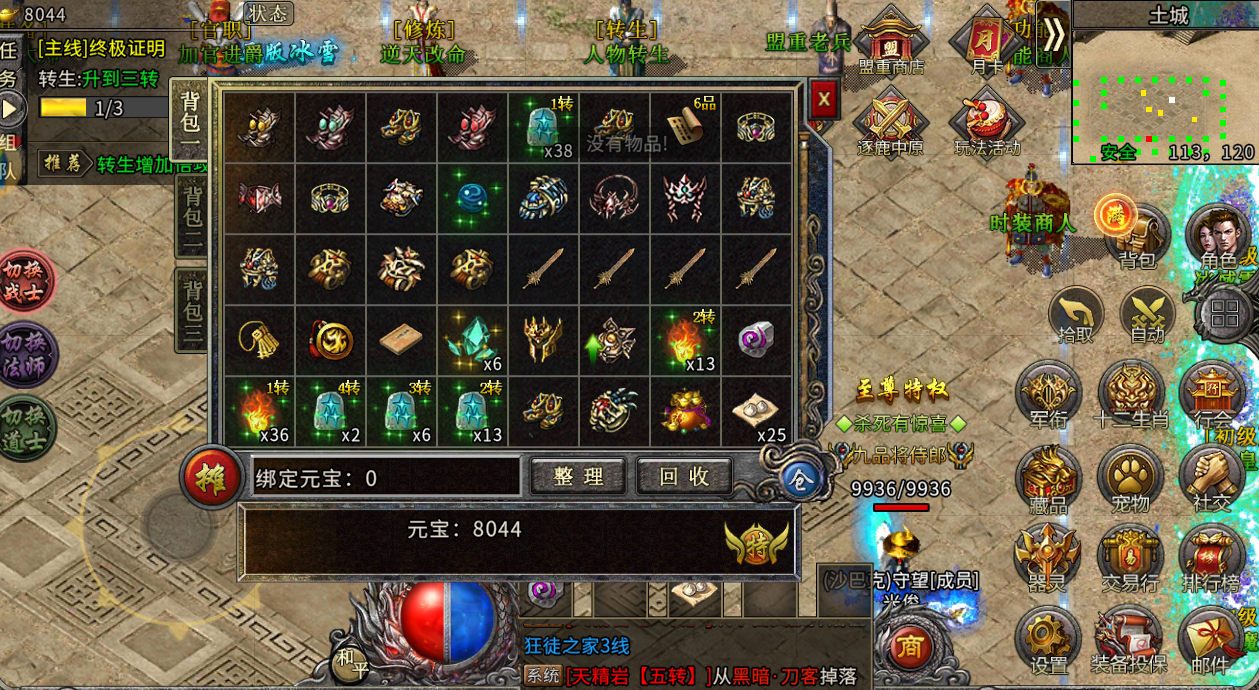Switch to 法师 mage class

(27, 354)
